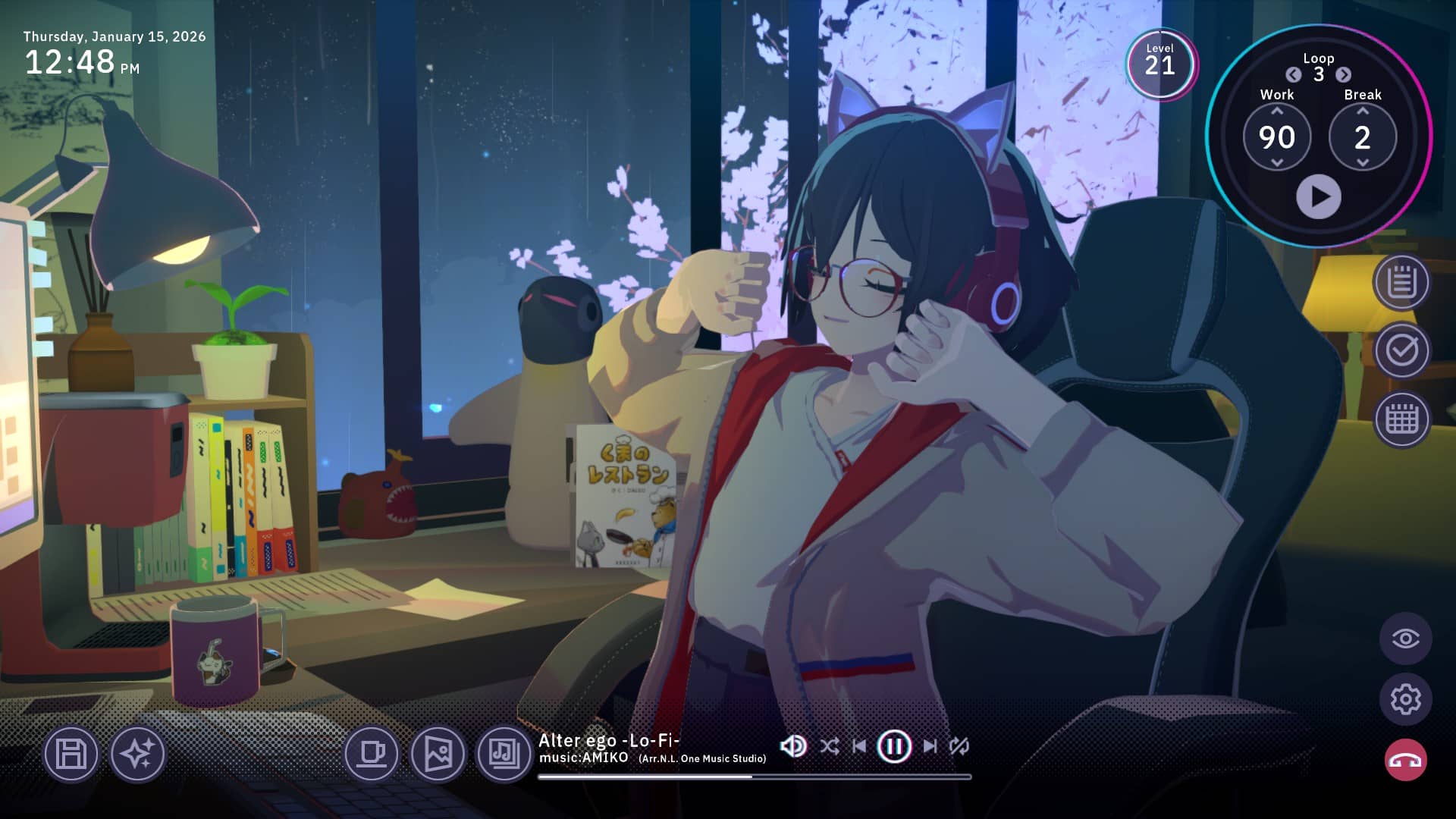Open the music playlist icon
Viewport: 1456px width, 819px height.
point(504,754)
